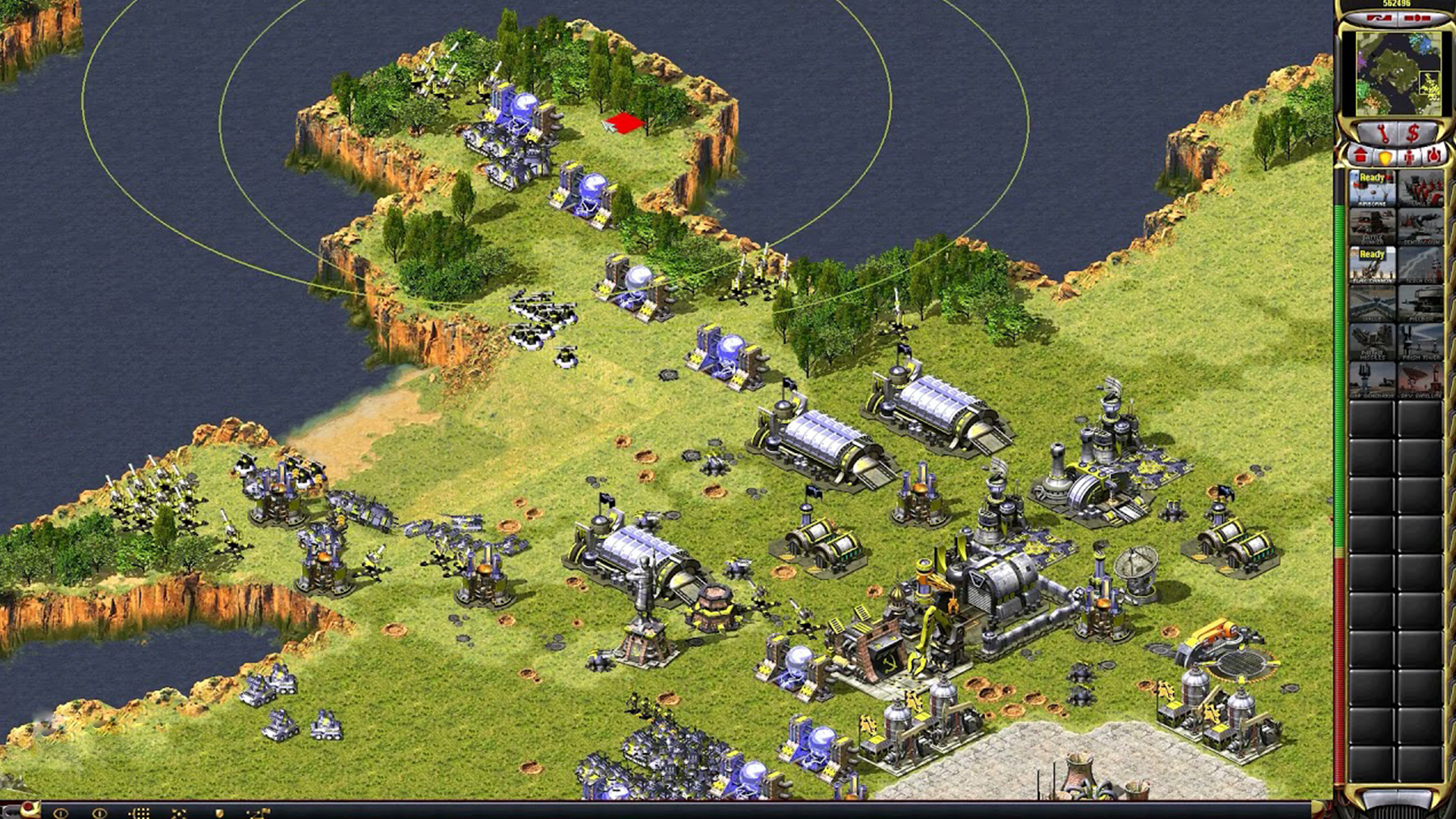Toggle the second eye indicator on bottom bar
Viewport: 1456px width, 819px height.
[99, 814]
